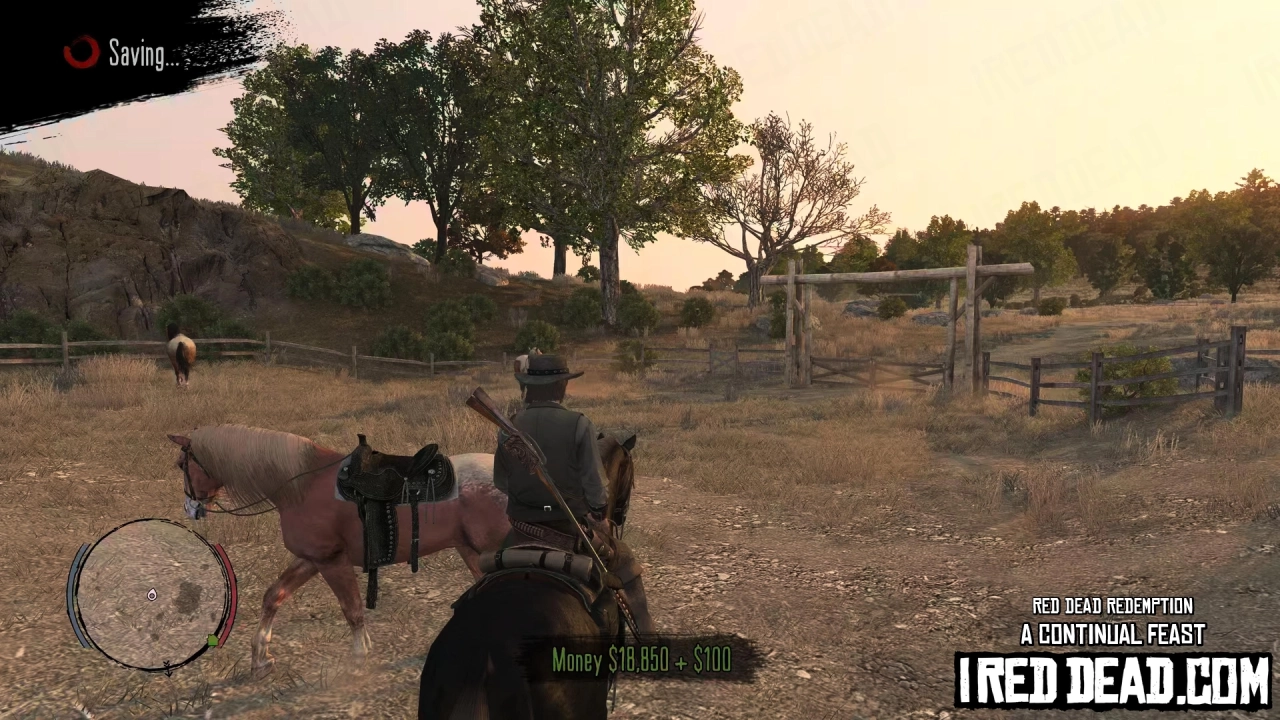Toggle the Saving notification text
This screenshot has height=720, width=1280.
click(x=140, y=55)
